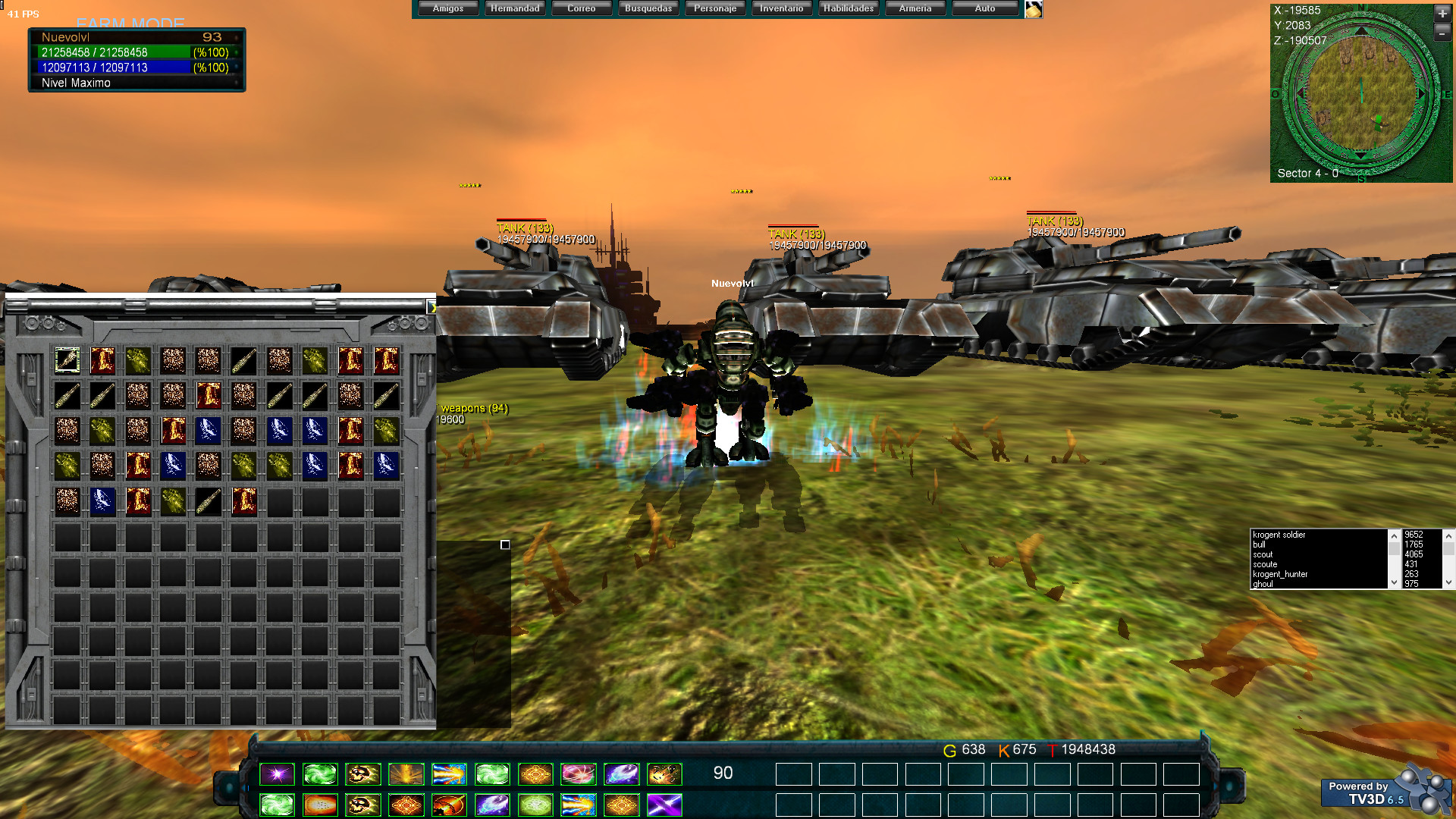Zoom in the minimap with the plus button

click(1444, 13)
